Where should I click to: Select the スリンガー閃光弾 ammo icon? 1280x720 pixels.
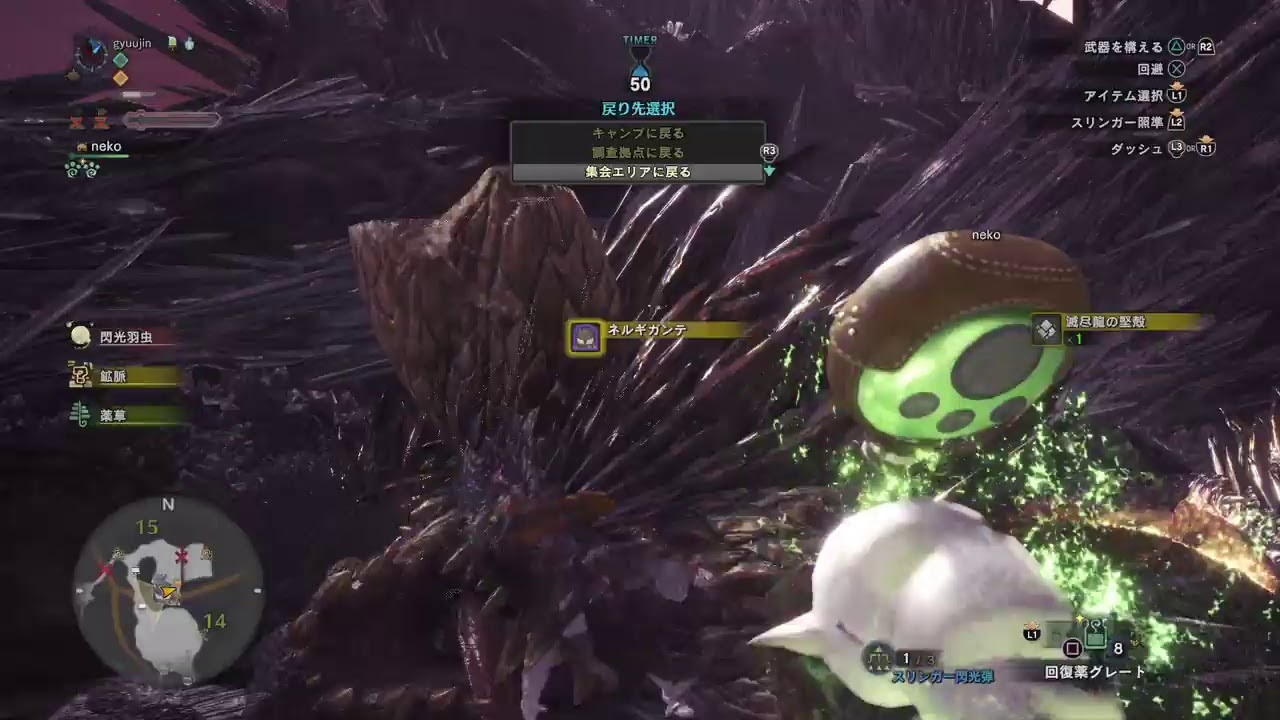[878, 658]
